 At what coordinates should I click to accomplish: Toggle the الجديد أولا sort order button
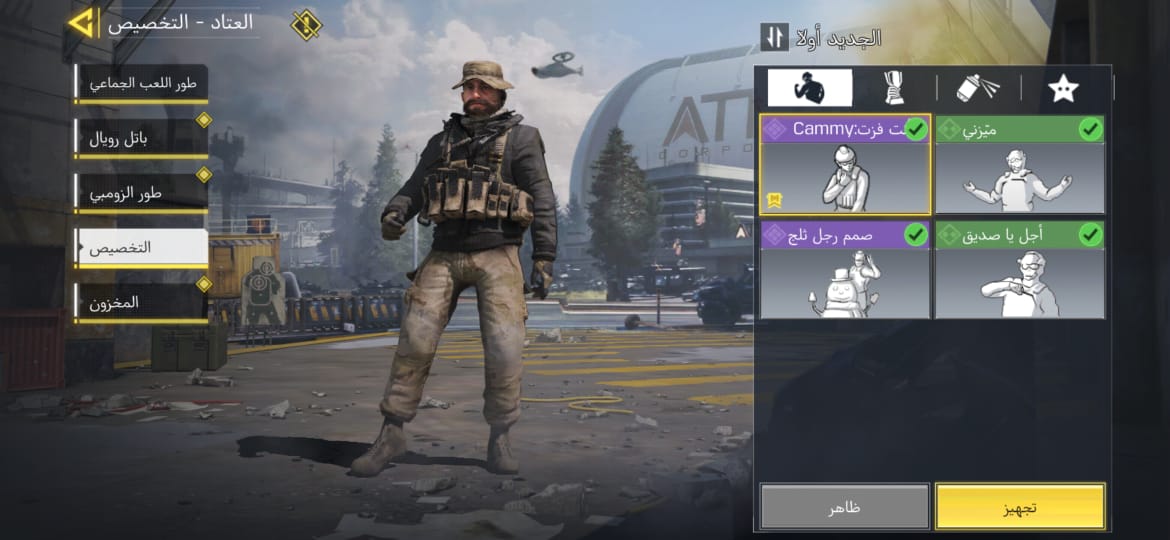pyautogui.click(x=775, y=37)
